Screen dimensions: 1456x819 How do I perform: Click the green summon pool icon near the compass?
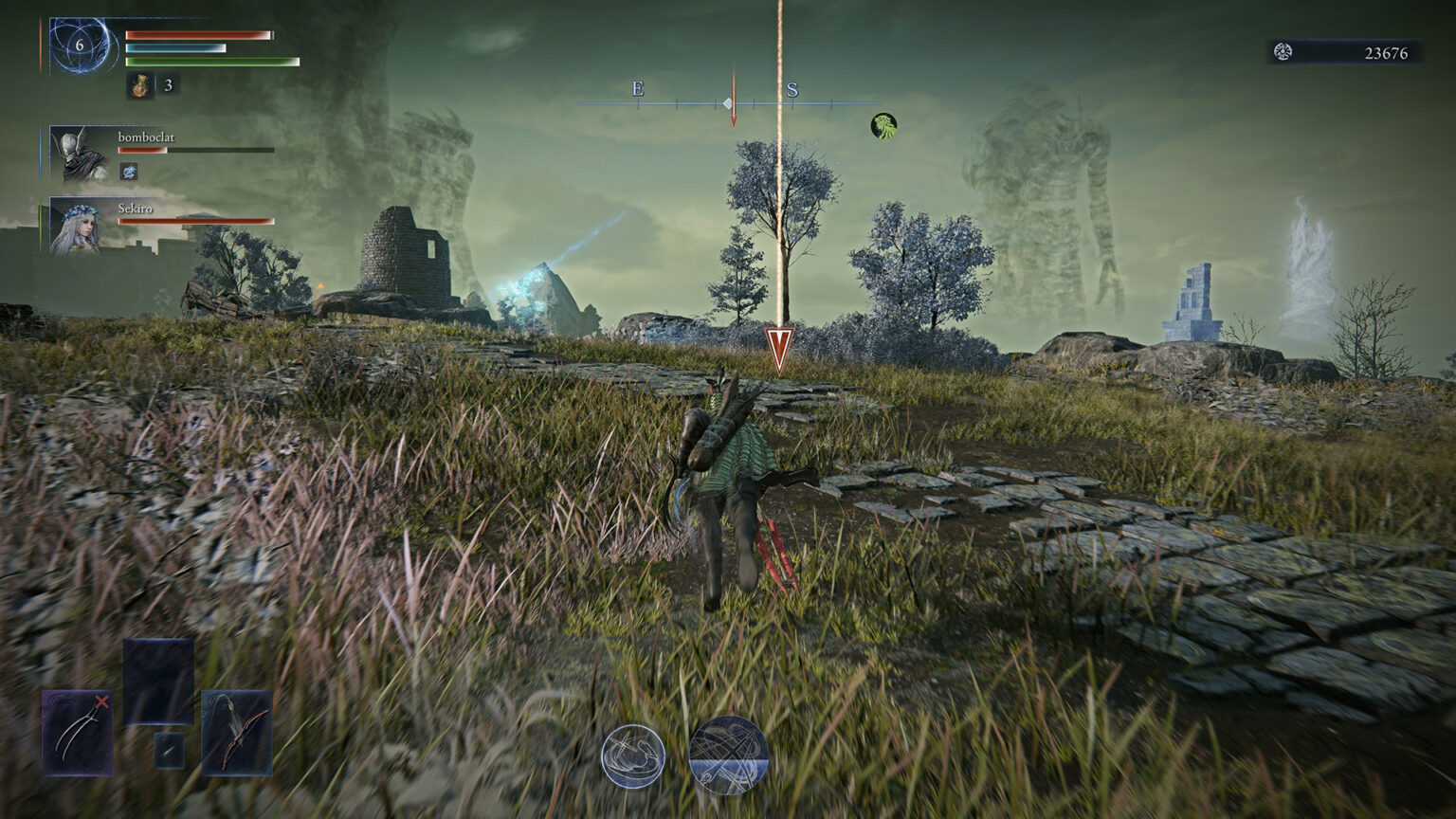click(882, 124)
